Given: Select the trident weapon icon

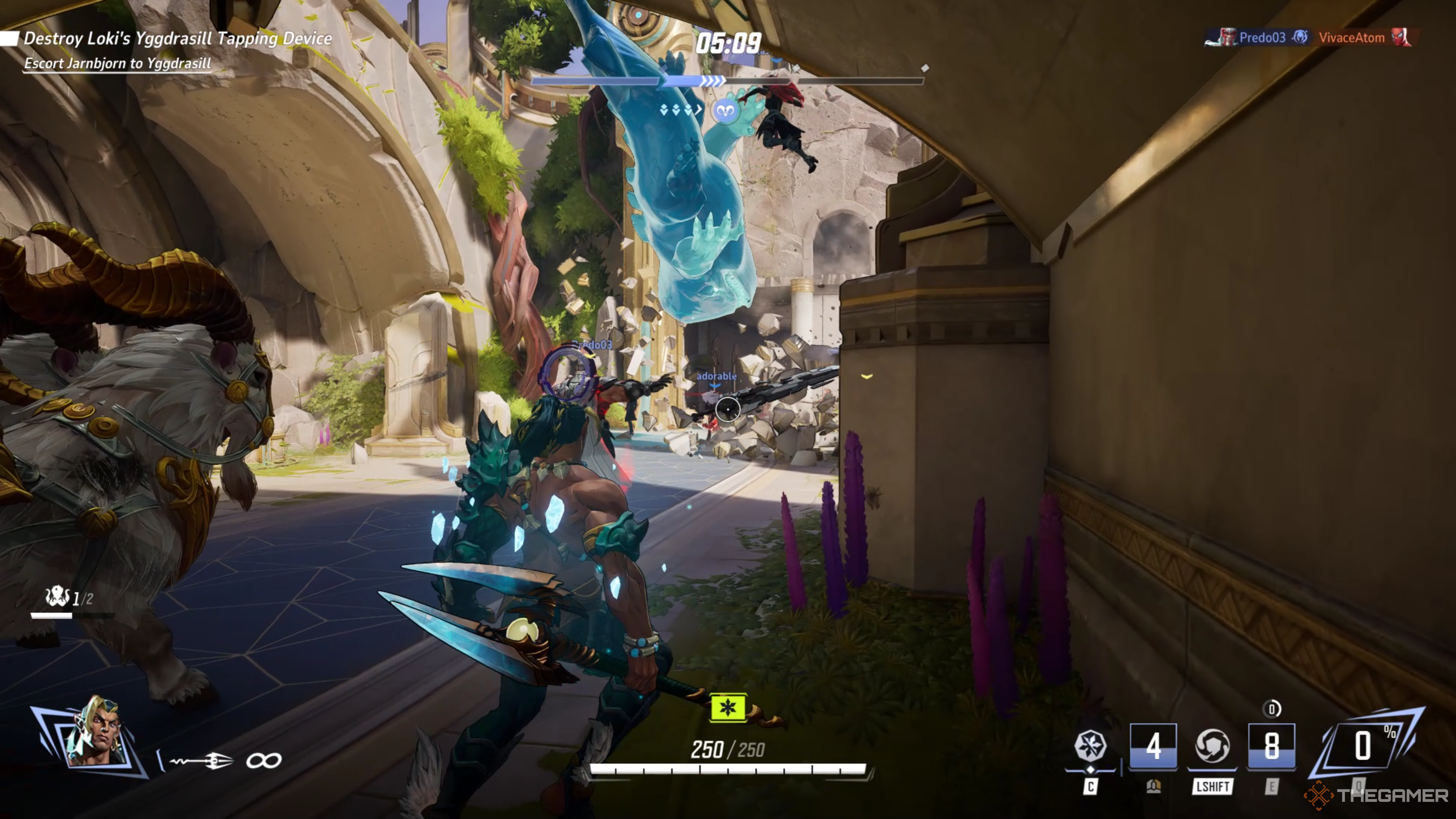Looking at the screenshot, I should coord(202,761).
